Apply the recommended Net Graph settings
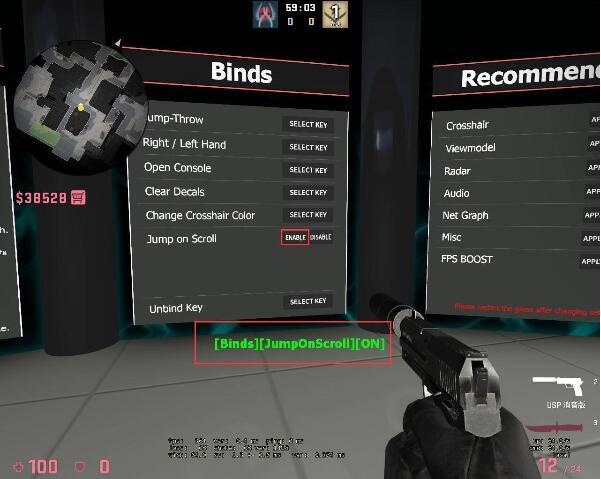 (x=592, y=215)
